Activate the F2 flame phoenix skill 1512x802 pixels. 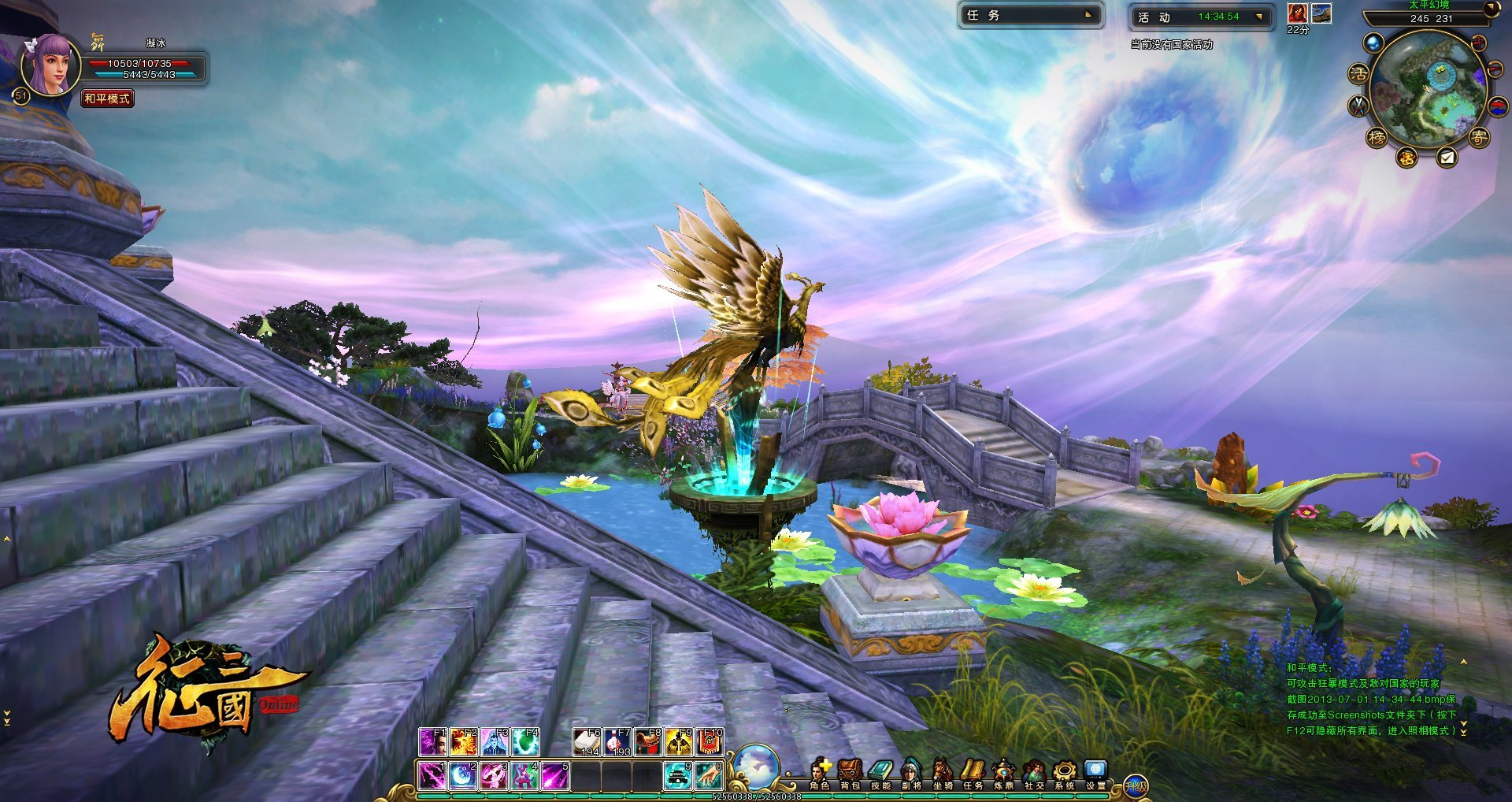(x=463, y=742)
